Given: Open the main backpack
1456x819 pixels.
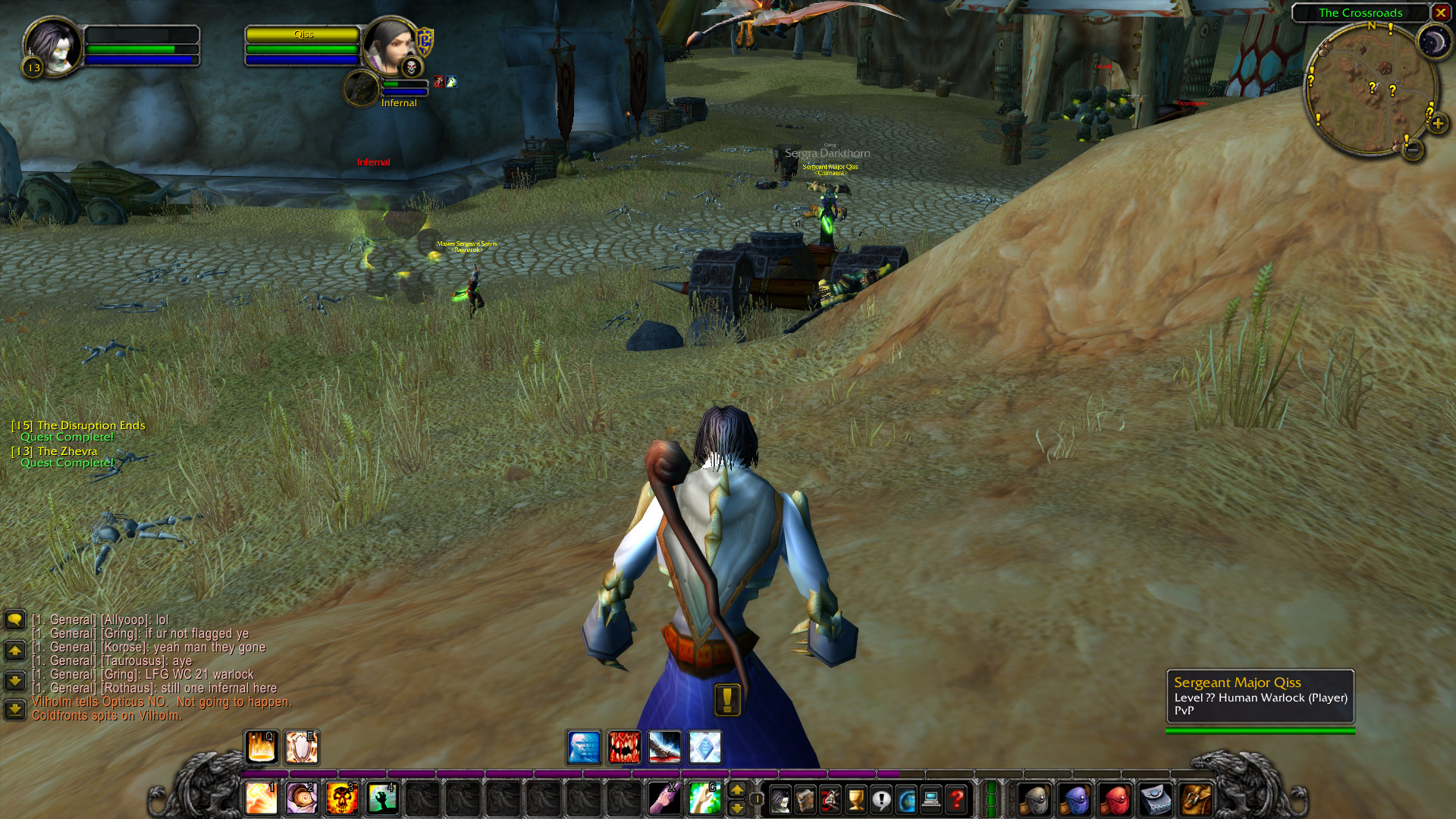Looking at the screenshot, I should [x=1196, y=799].
